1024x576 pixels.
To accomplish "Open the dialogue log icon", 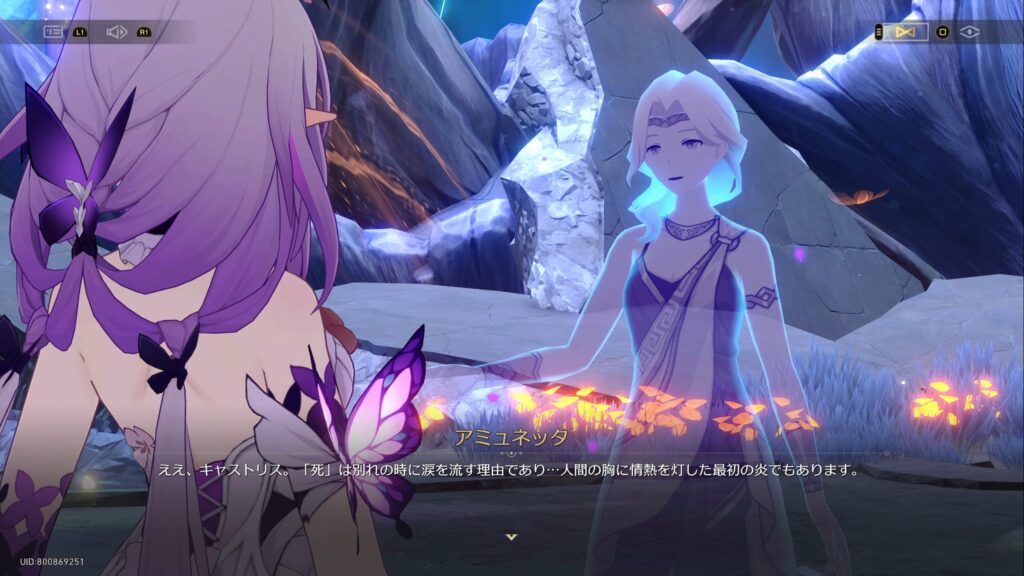I will tap(52, 32).
